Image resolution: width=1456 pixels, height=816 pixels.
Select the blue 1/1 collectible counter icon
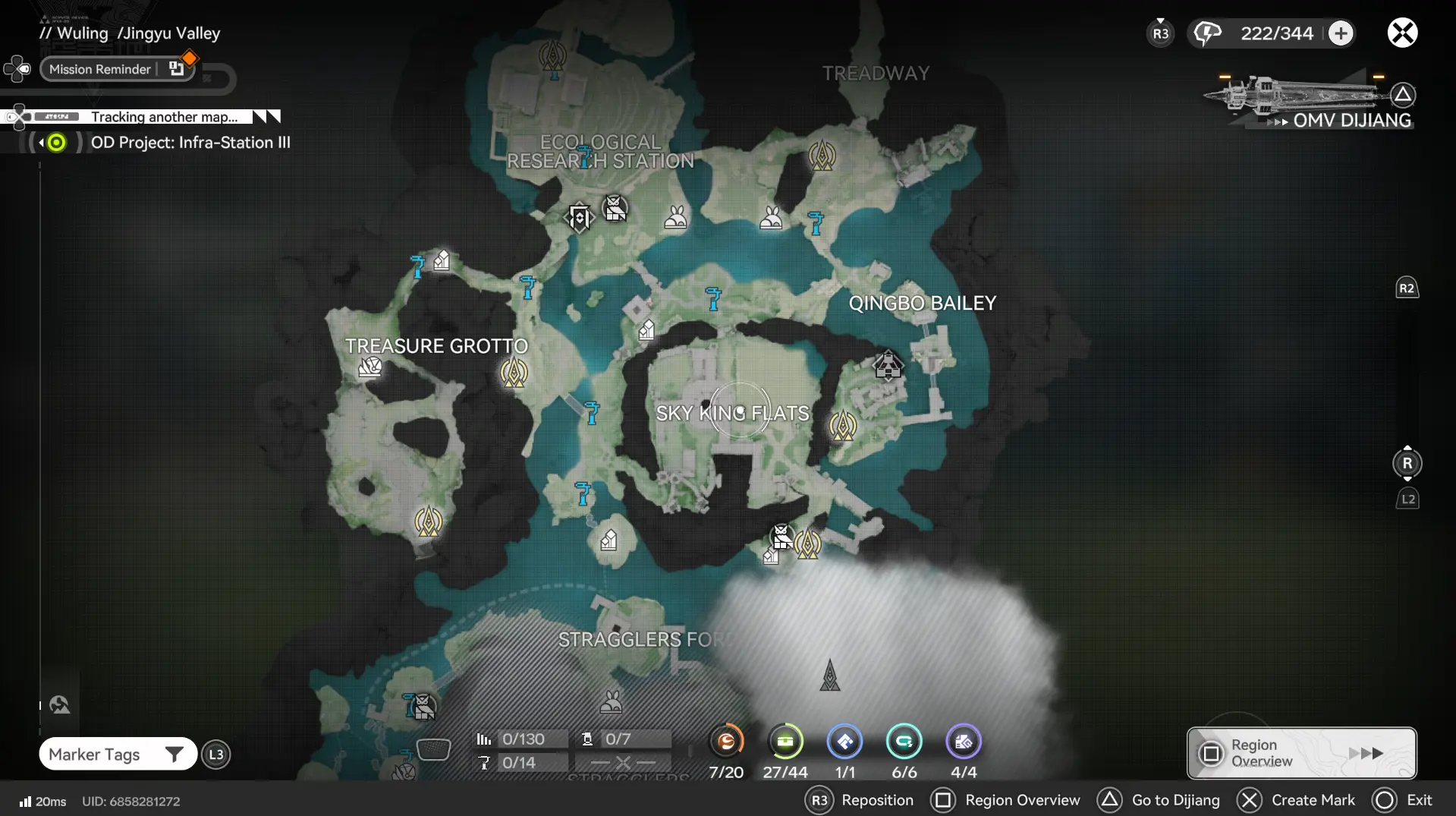tap(844, 742)
